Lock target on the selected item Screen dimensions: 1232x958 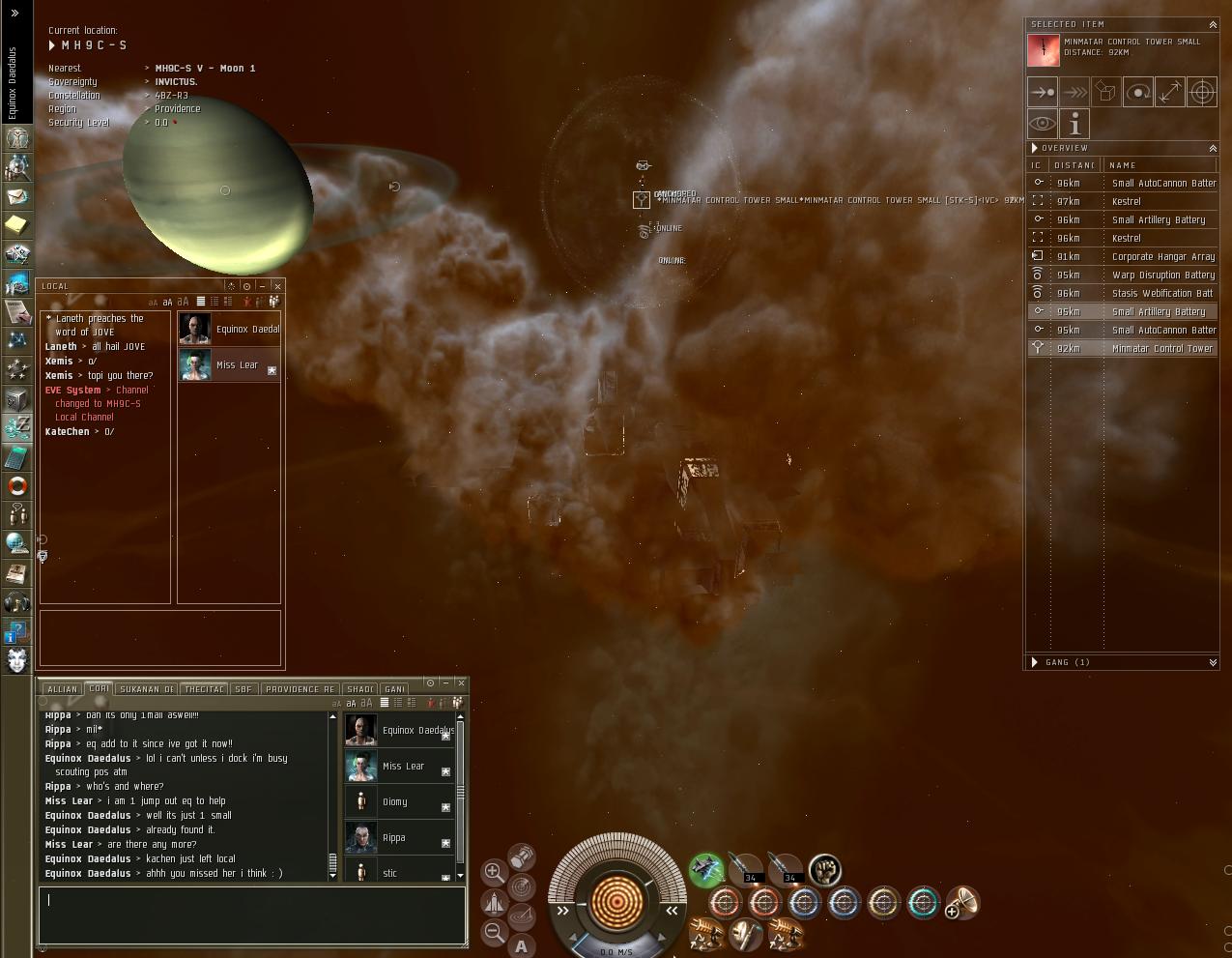[x=1201, y=93]
